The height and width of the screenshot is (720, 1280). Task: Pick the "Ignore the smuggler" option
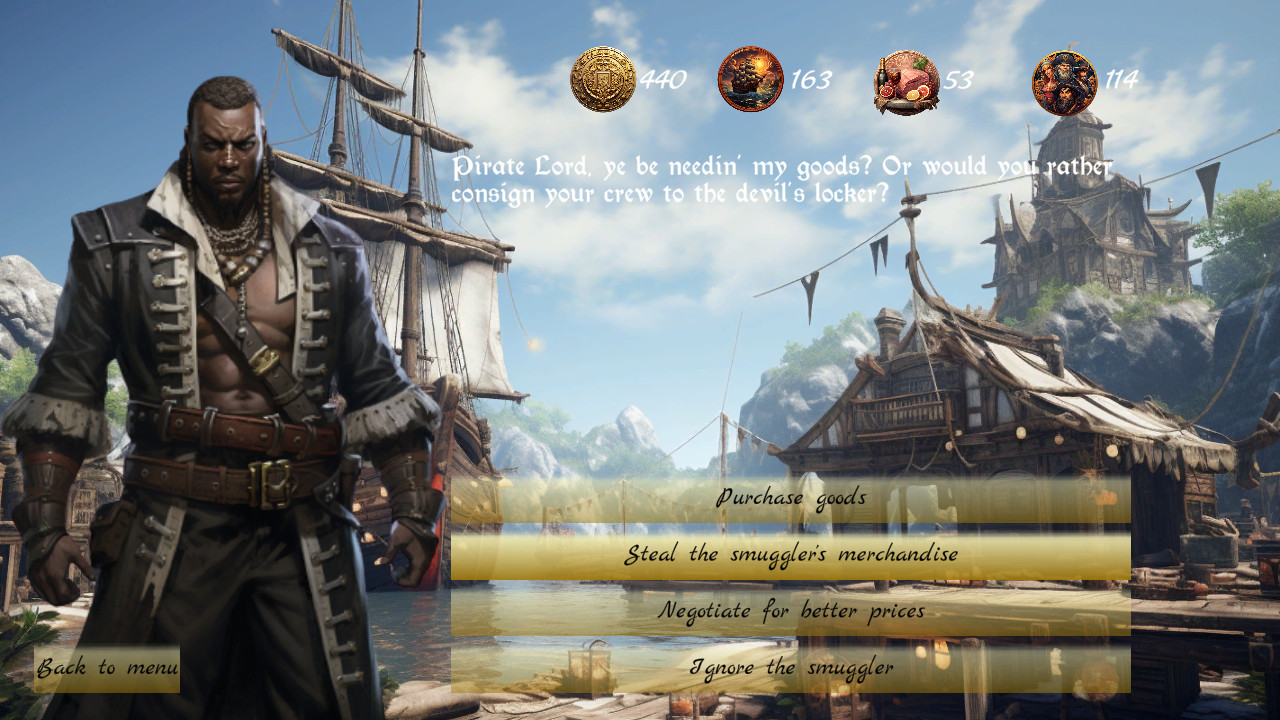pyautogui.click(x=790, y=665)
